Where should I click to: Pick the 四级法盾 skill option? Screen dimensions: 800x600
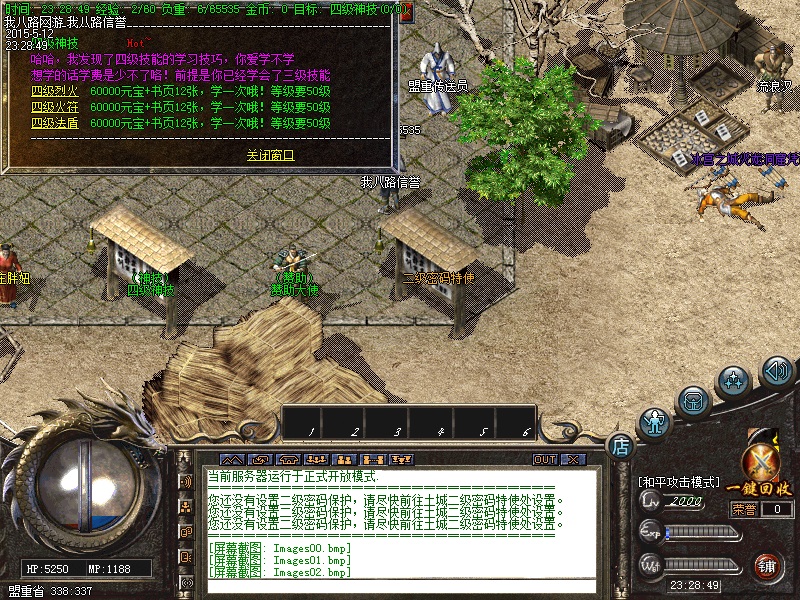coord(55,123)
